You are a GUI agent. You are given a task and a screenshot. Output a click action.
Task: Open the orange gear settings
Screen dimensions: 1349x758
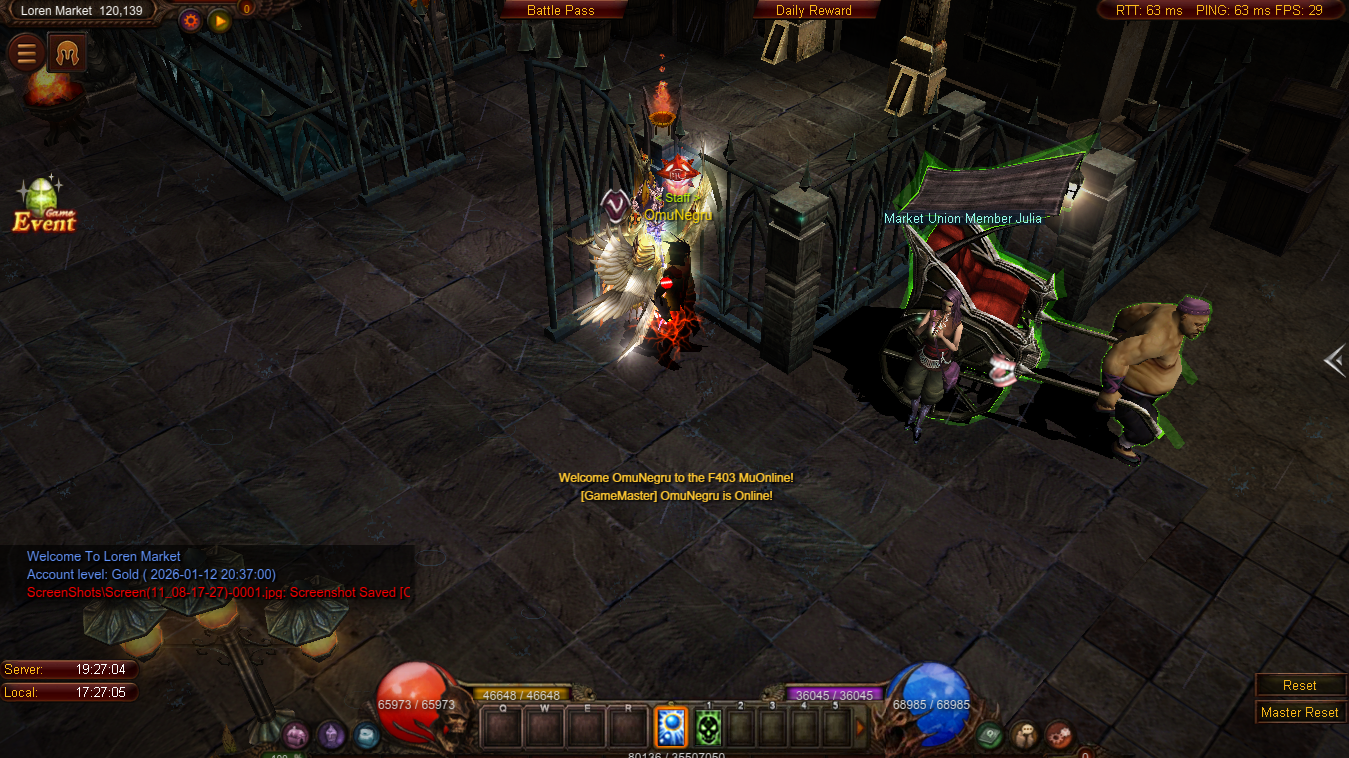click(190, 20)
